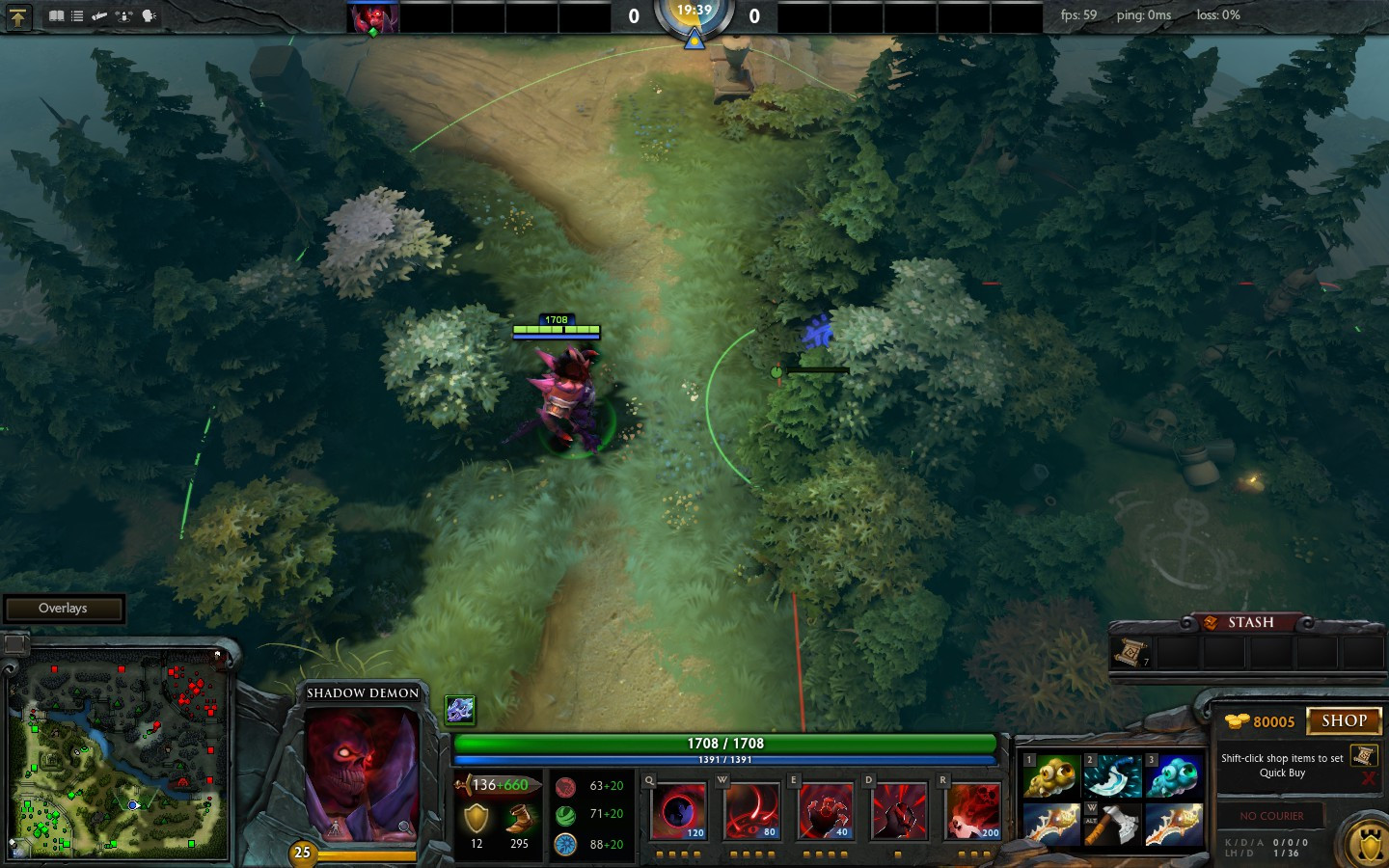
Task: Cast the Disruption ability in slot Q
Action: [x=679, y=811]
